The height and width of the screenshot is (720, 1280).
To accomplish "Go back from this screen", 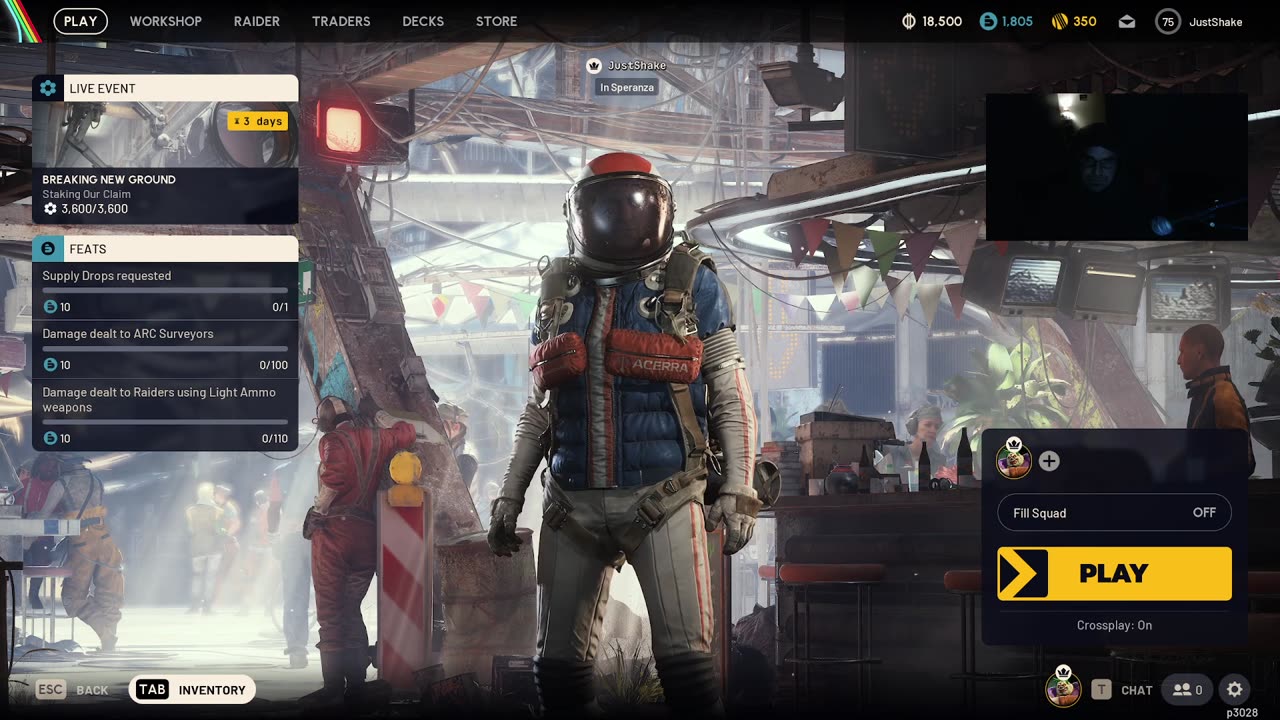I will [72, 690].
